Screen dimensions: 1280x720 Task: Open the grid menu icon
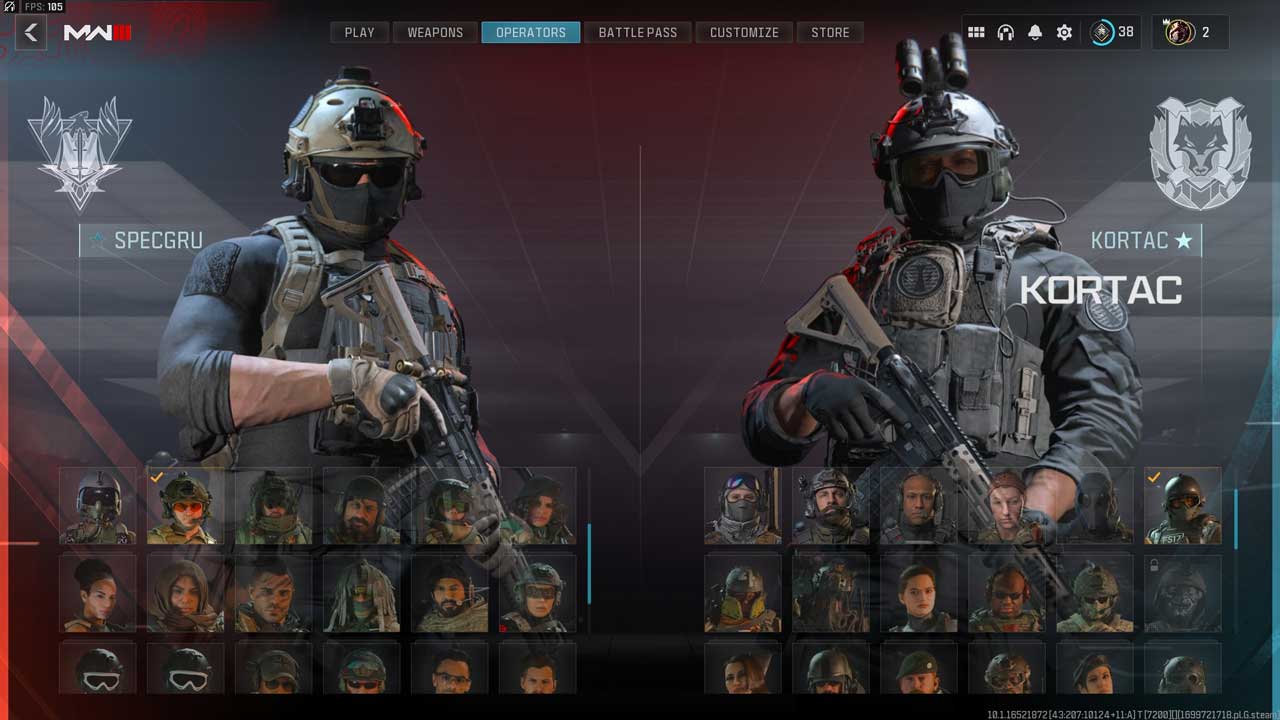[976, 33]
